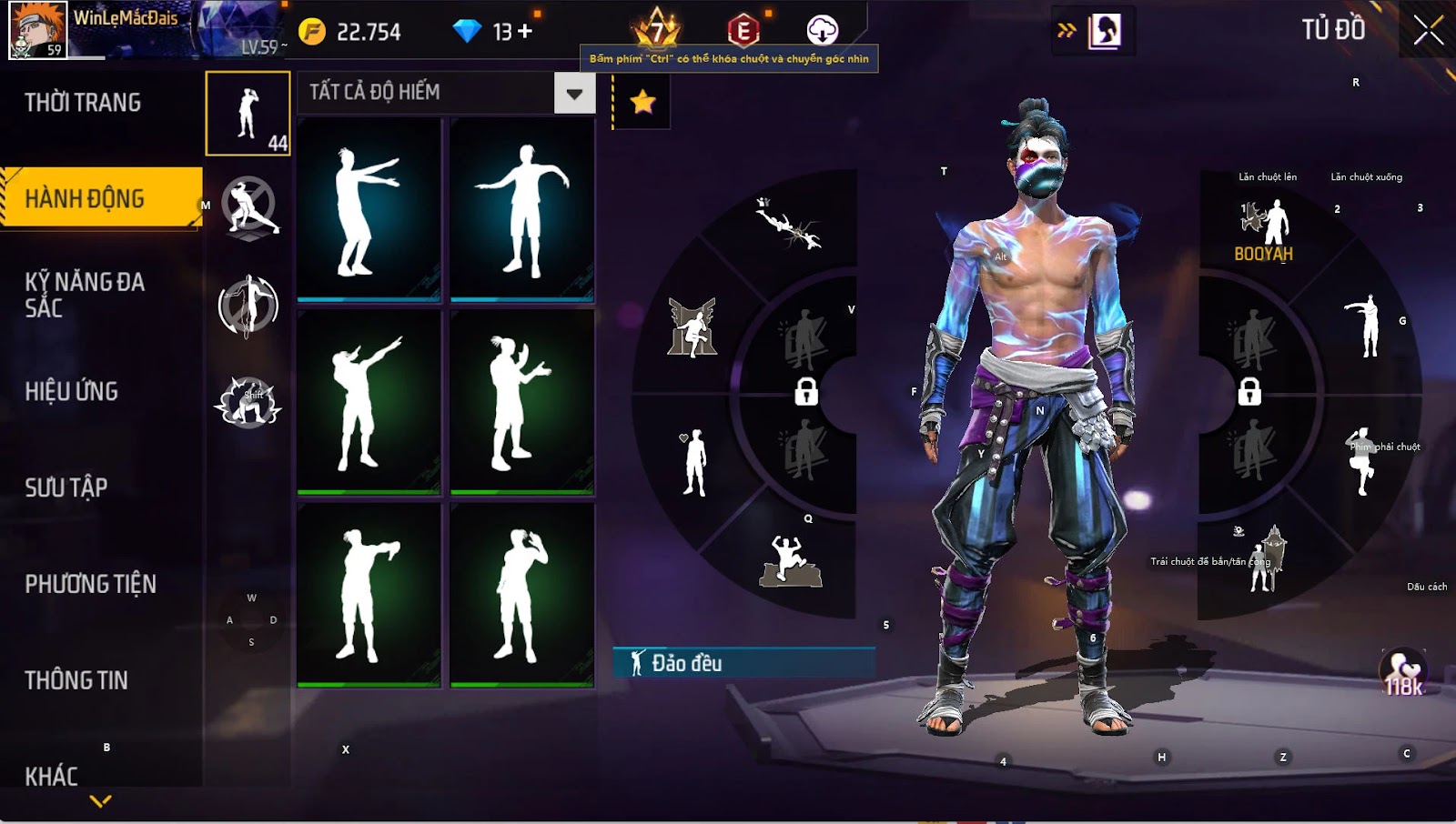This screenshot has height=824, width=1456.
Task: Open the red E badge icon
Action: [743, 31]
